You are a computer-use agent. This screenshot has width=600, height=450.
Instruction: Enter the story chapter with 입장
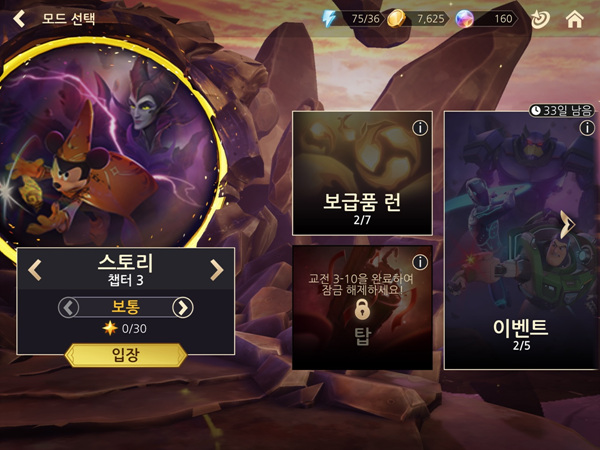(126, 355)
